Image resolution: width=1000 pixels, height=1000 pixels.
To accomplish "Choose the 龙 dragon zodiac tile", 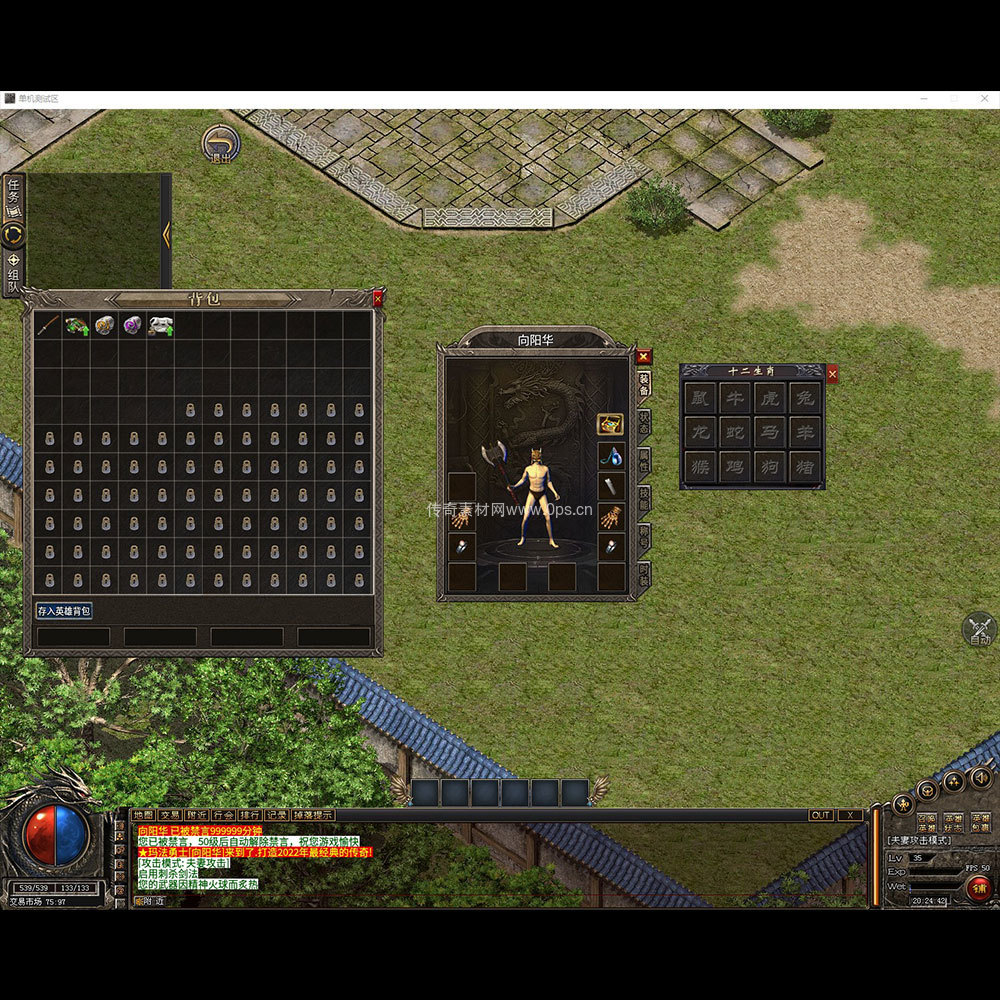I will coord(700,432).
